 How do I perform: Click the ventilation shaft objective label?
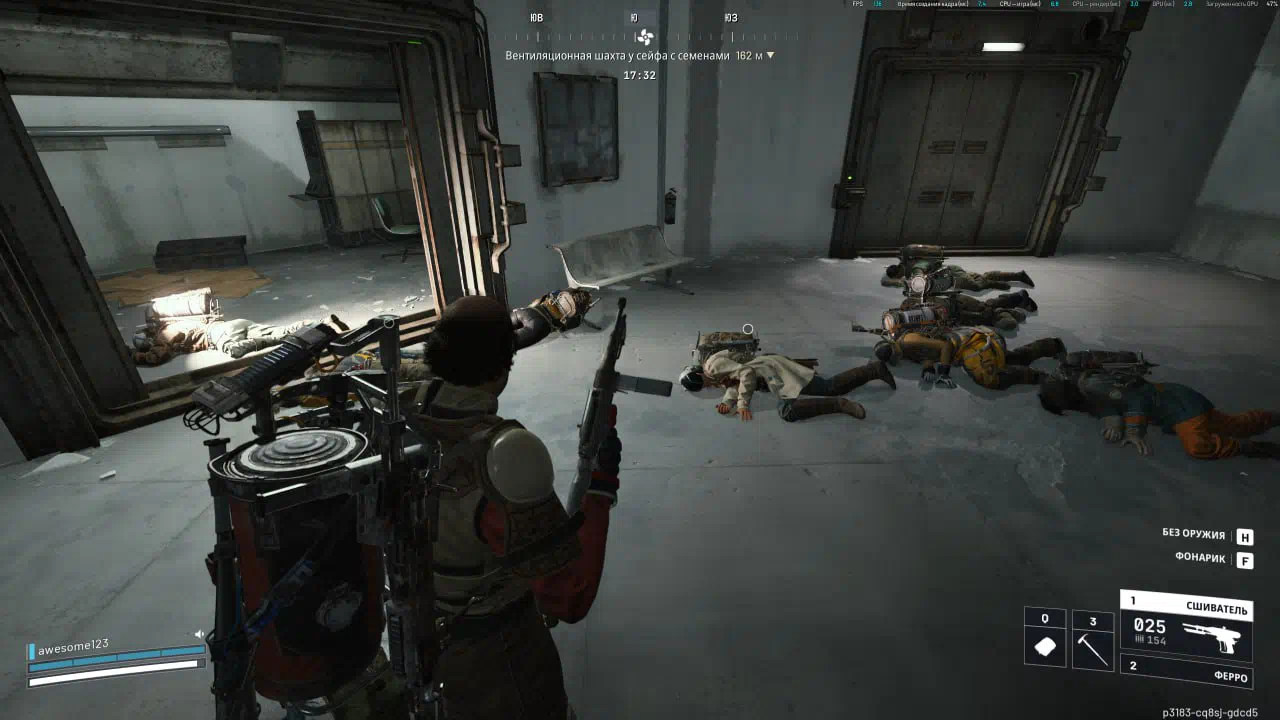[618, 56]
